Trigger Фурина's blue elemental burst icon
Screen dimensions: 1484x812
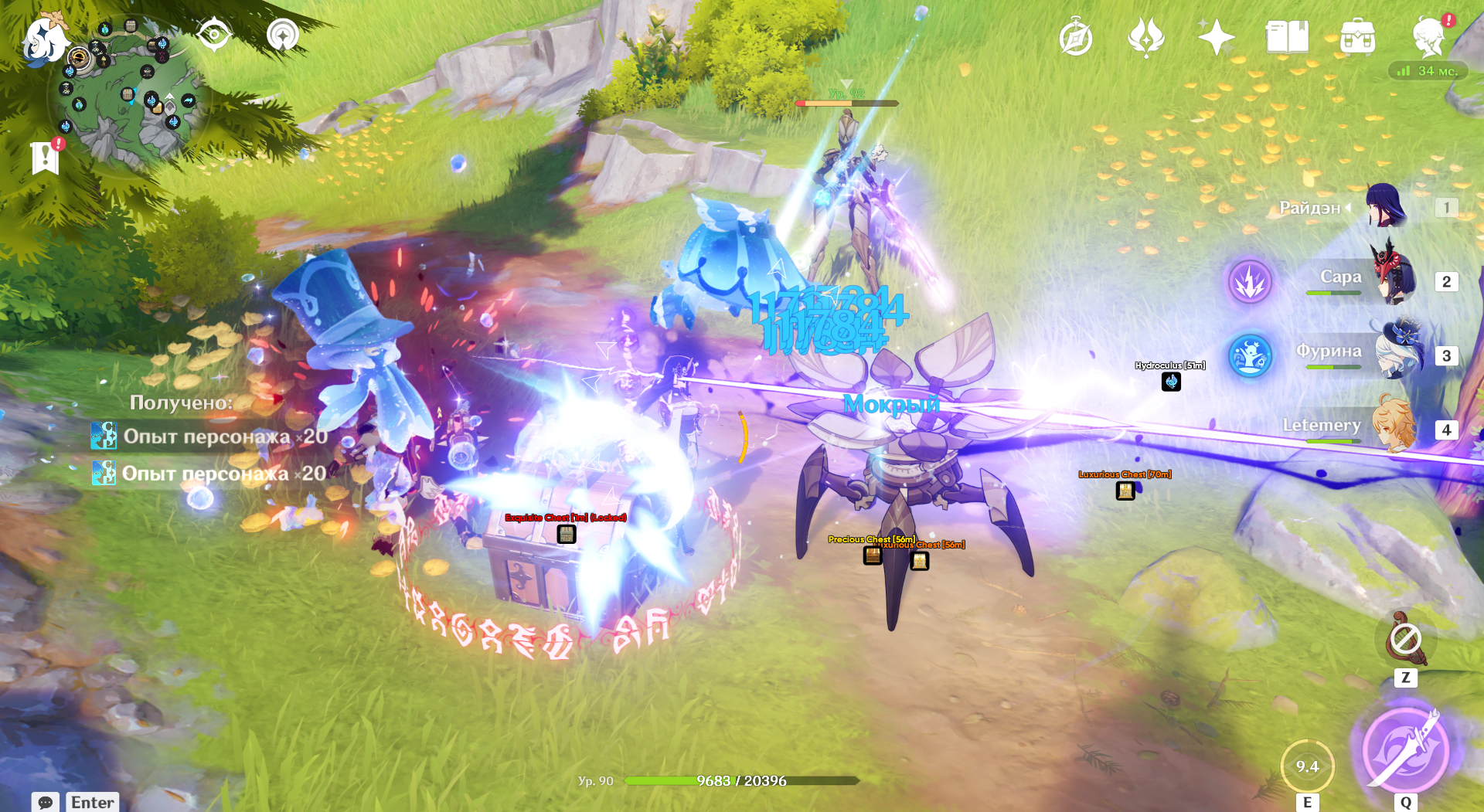point(1250,356)
